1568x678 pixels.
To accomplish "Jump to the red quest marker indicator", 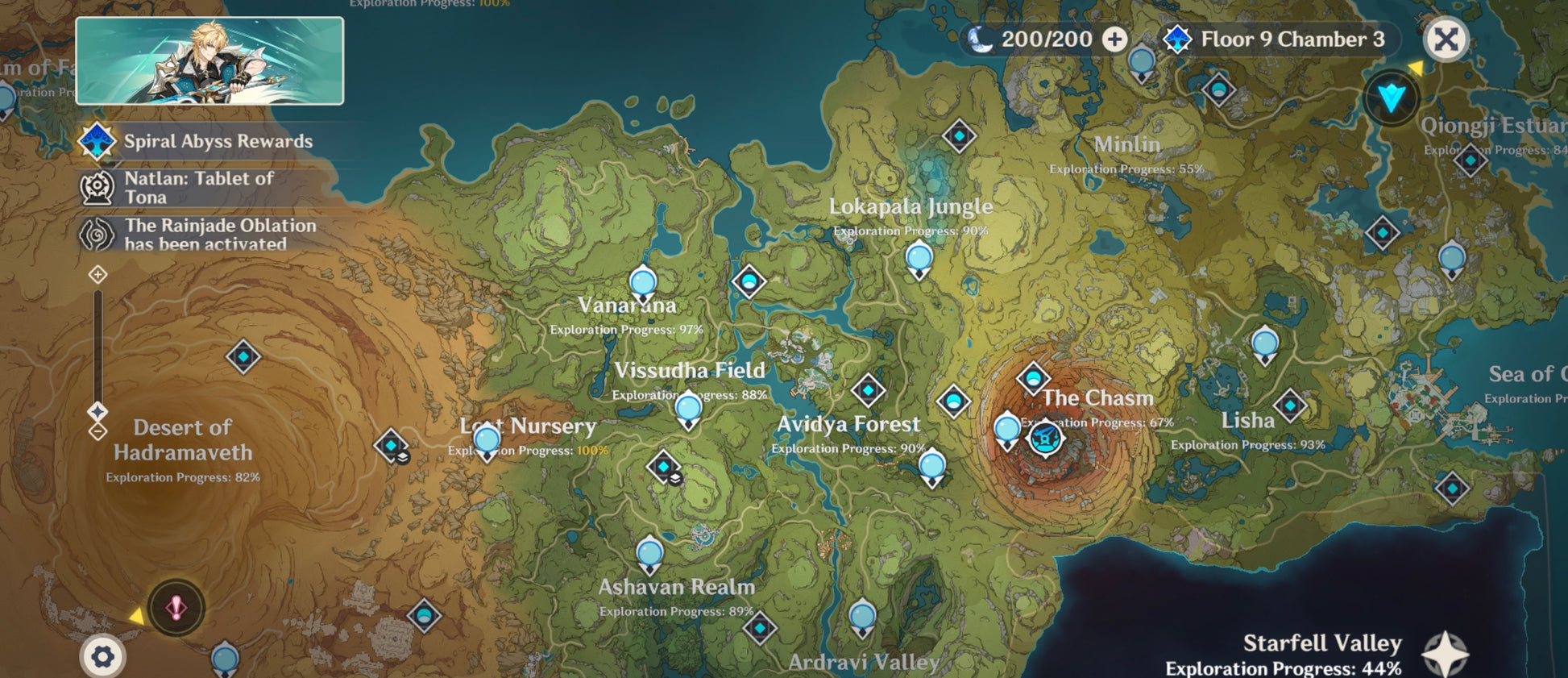I will (x=176, y=608).
